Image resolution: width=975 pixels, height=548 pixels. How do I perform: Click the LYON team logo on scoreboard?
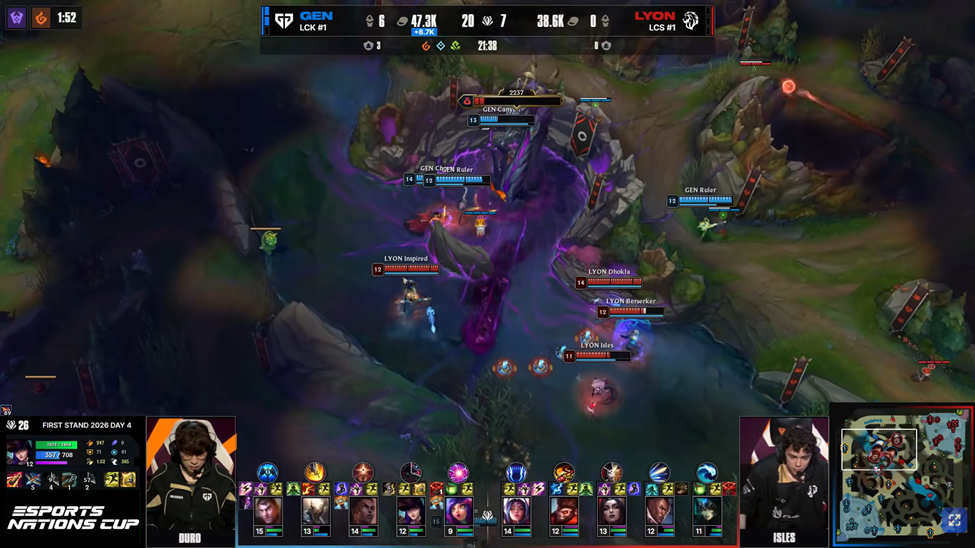[691, 20]
